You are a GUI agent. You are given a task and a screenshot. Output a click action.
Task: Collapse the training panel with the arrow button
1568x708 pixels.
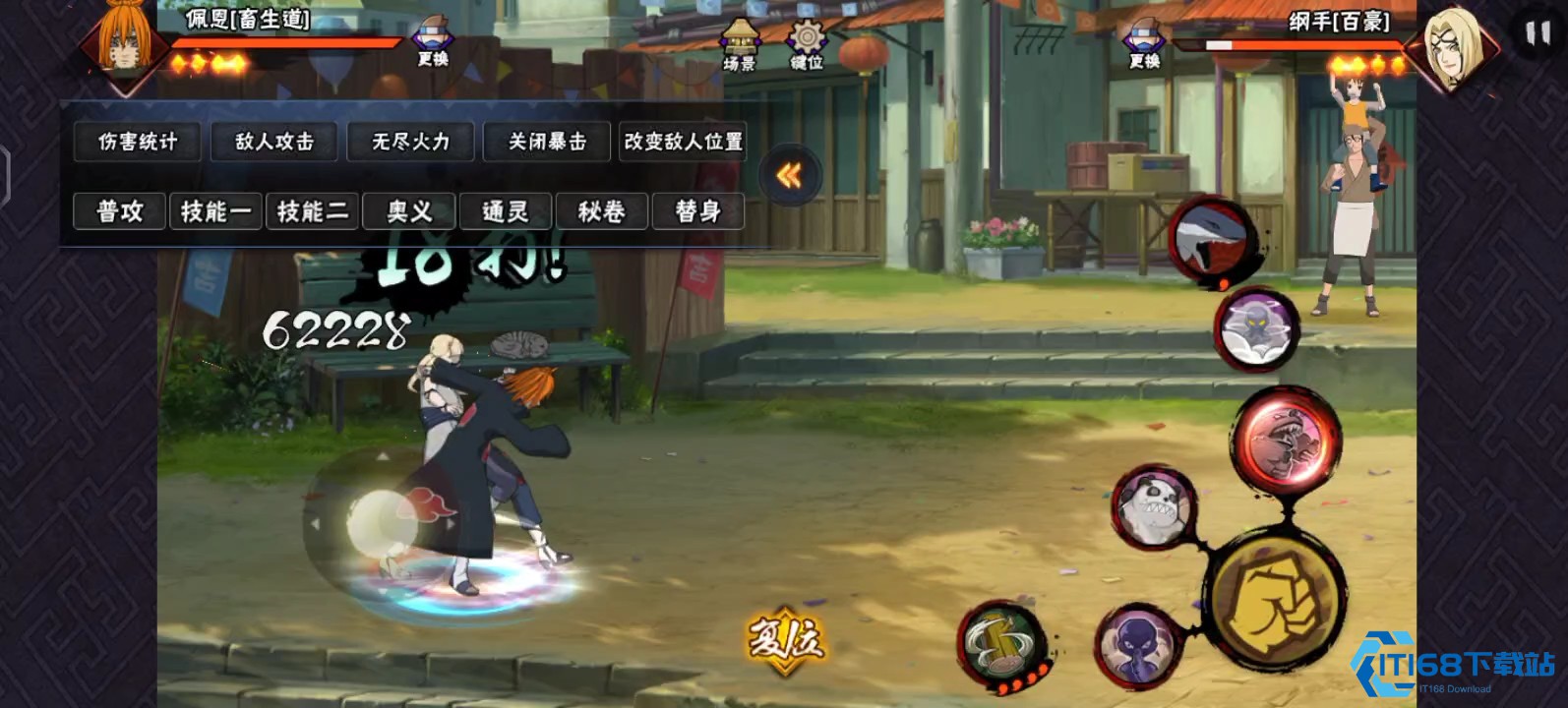click(x=789, y=176)
